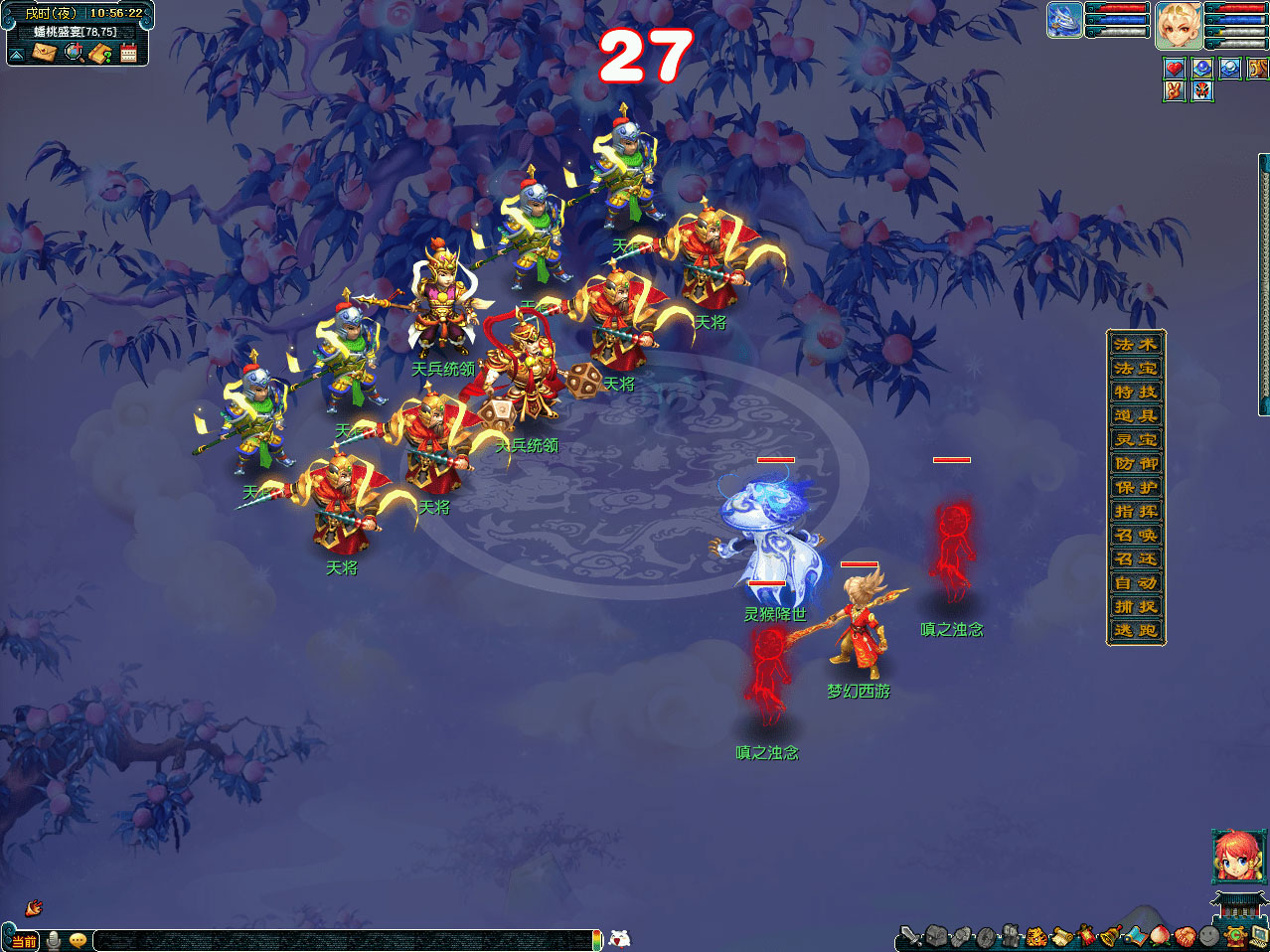Open the calendar icon
This screenshot has height=952, width=1270.
pyautogui.click(x=128, y=53)
